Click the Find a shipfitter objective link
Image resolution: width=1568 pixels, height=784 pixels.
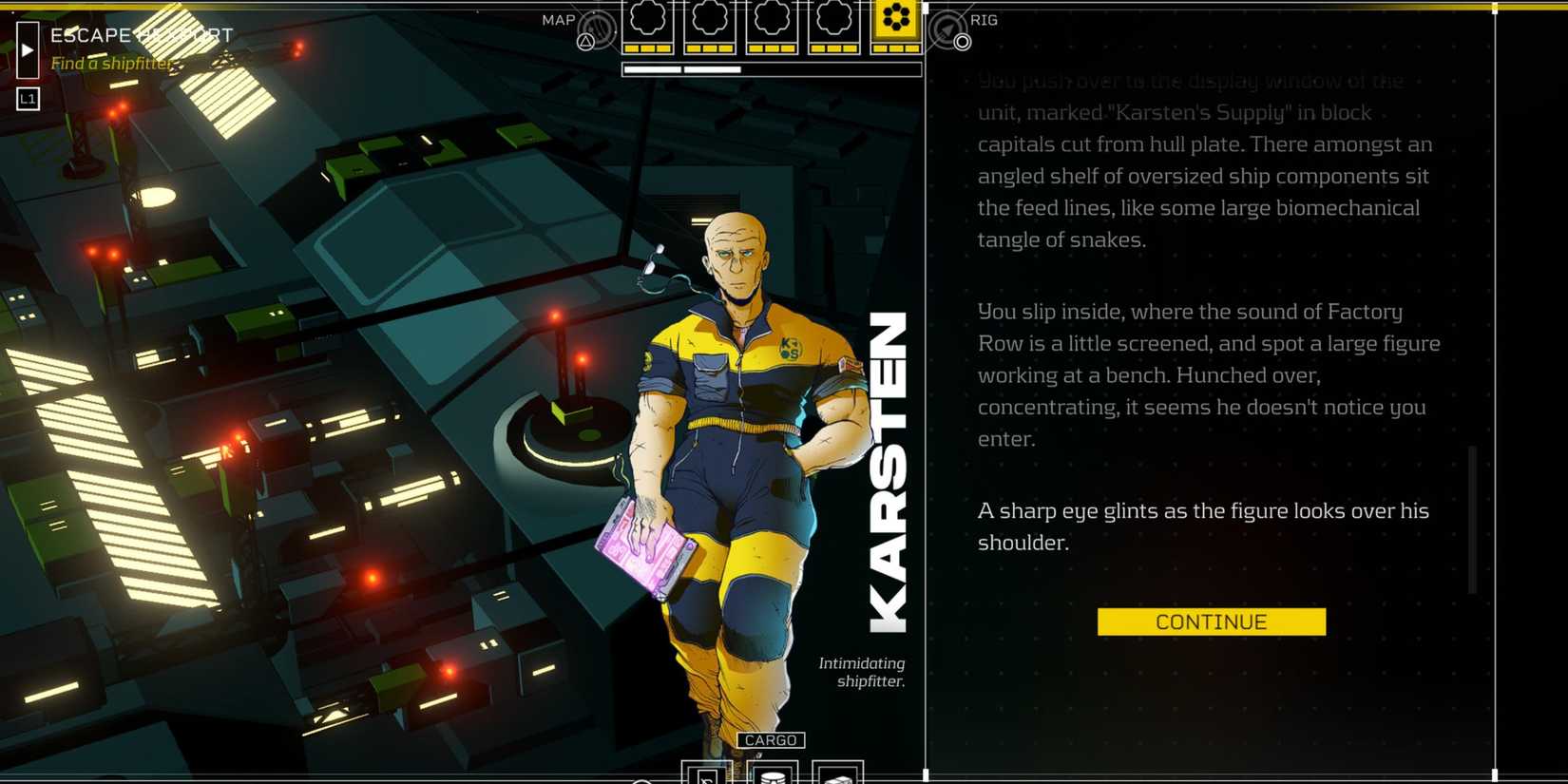click(112, 64)
